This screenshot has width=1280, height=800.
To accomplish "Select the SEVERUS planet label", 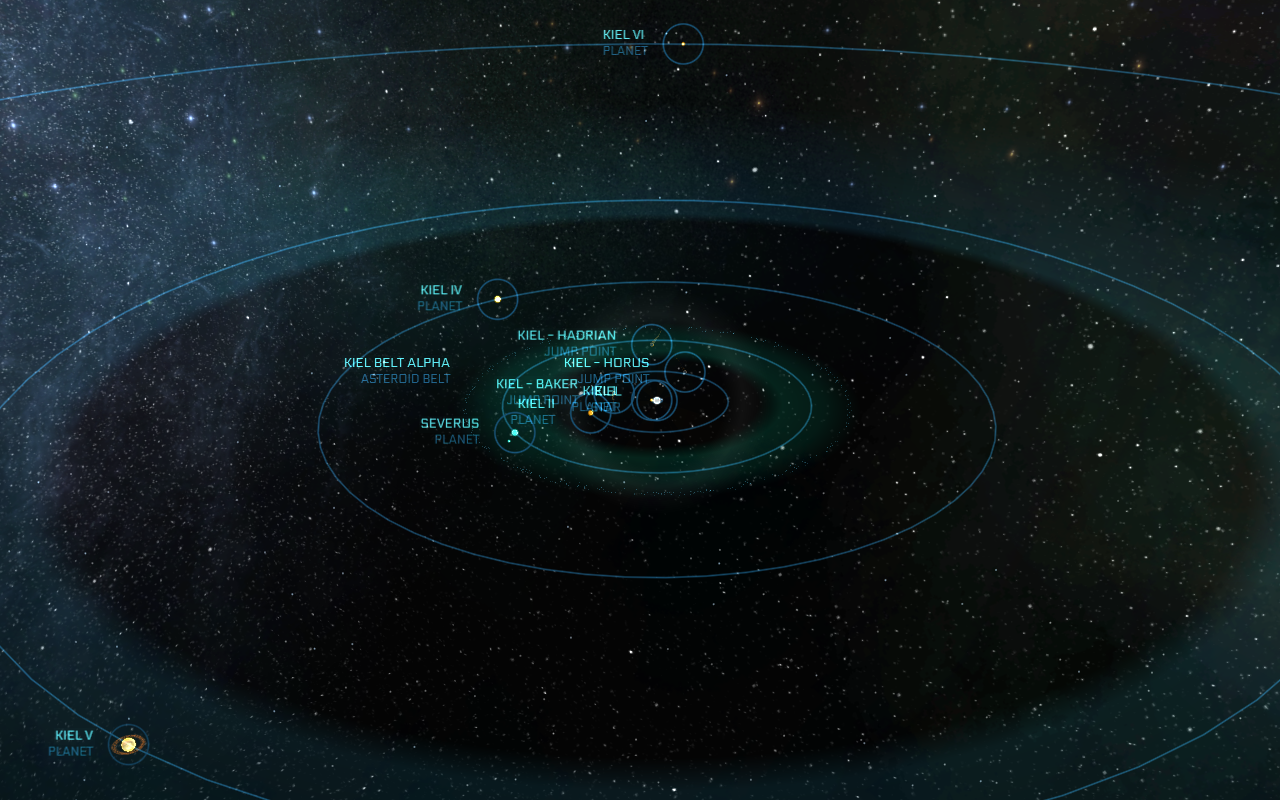I will [449, 423].
